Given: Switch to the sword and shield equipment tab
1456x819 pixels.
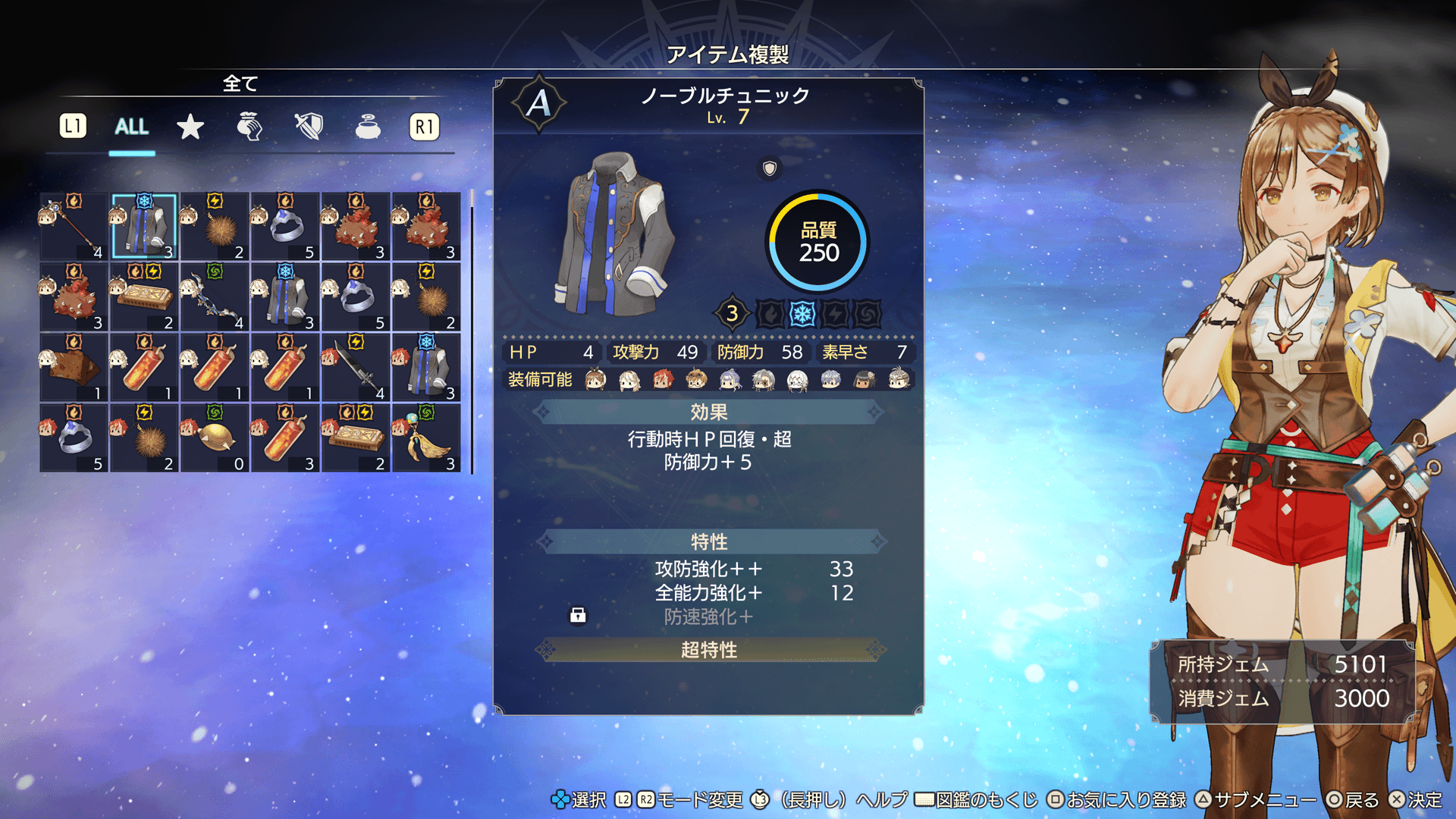Looking at the screenshot, I should point(309,127).
